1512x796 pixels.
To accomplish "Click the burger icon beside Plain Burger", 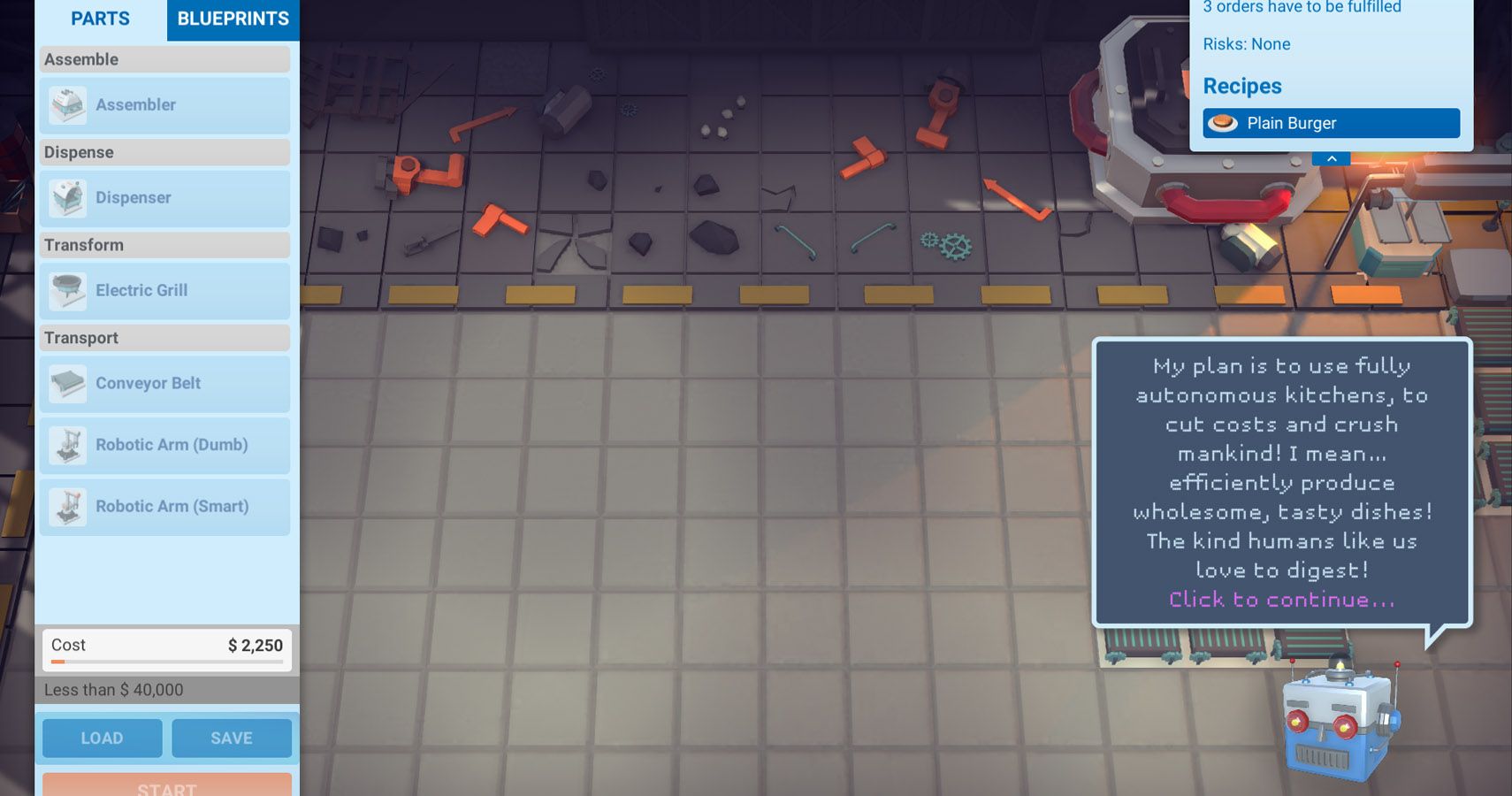I will coord(1225,123).
